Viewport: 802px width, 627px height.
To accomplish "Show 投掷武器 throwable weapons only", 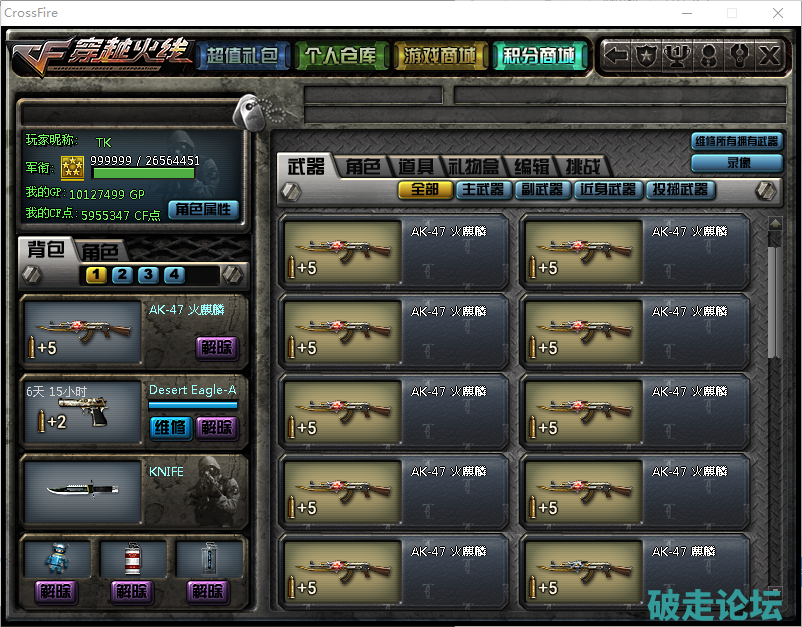I will point(680,189).
